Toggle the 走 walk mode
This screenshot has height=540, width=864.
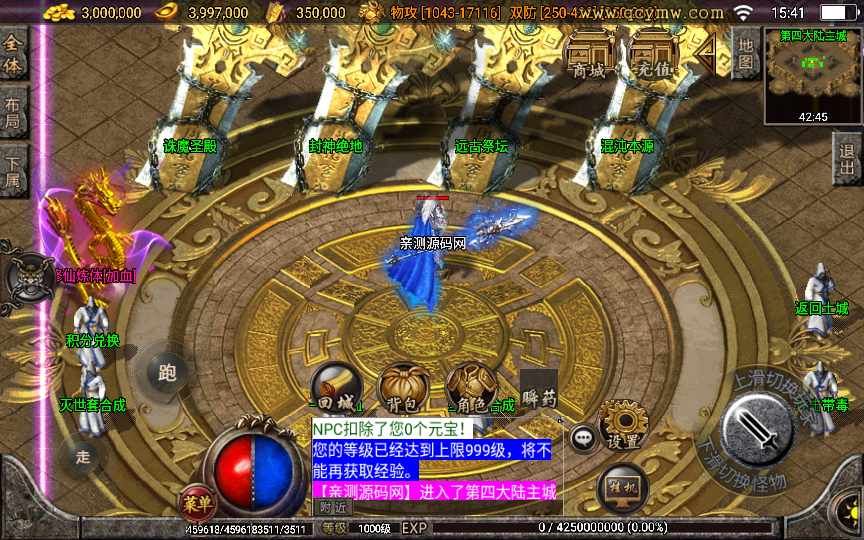point(84,456)
